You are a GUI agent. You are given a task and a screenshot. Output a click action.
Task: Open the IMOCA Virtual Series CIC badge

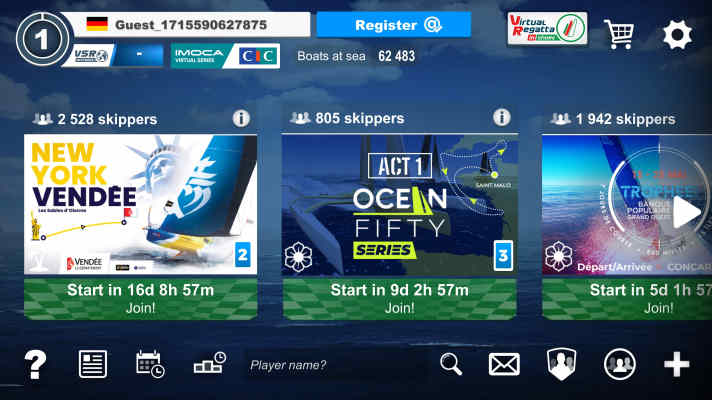tap(225, 56)
